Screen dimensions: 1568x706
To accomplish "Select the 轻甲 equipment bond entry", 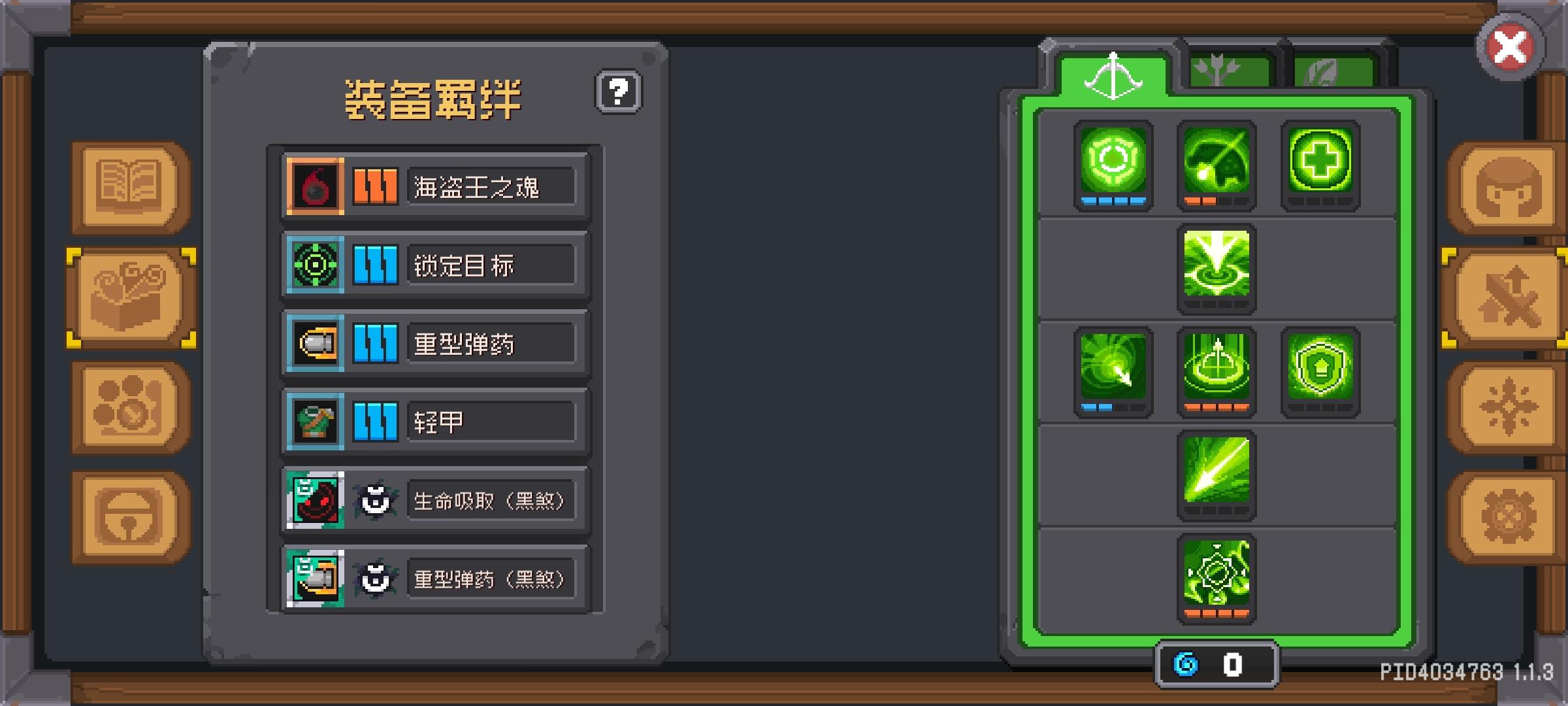I will pos(433,422).
